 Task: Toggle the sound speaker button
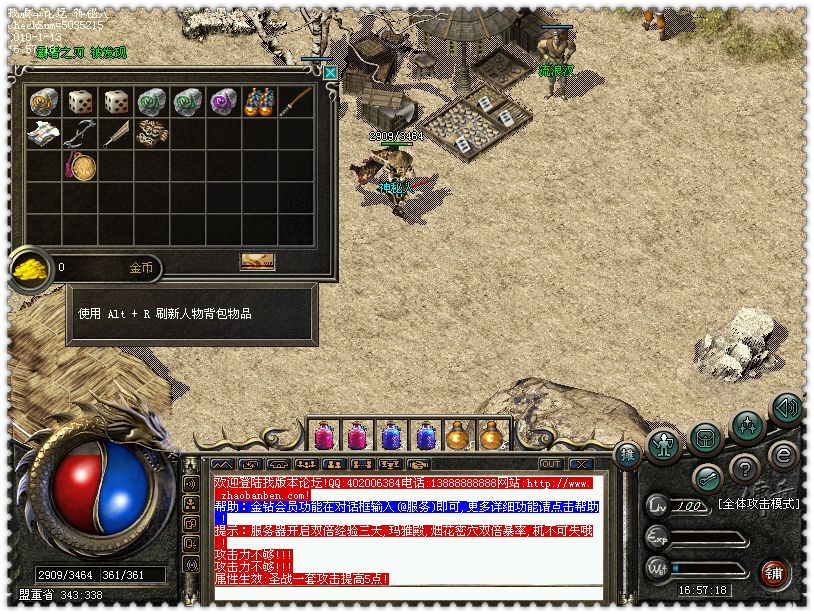(787, 408)
